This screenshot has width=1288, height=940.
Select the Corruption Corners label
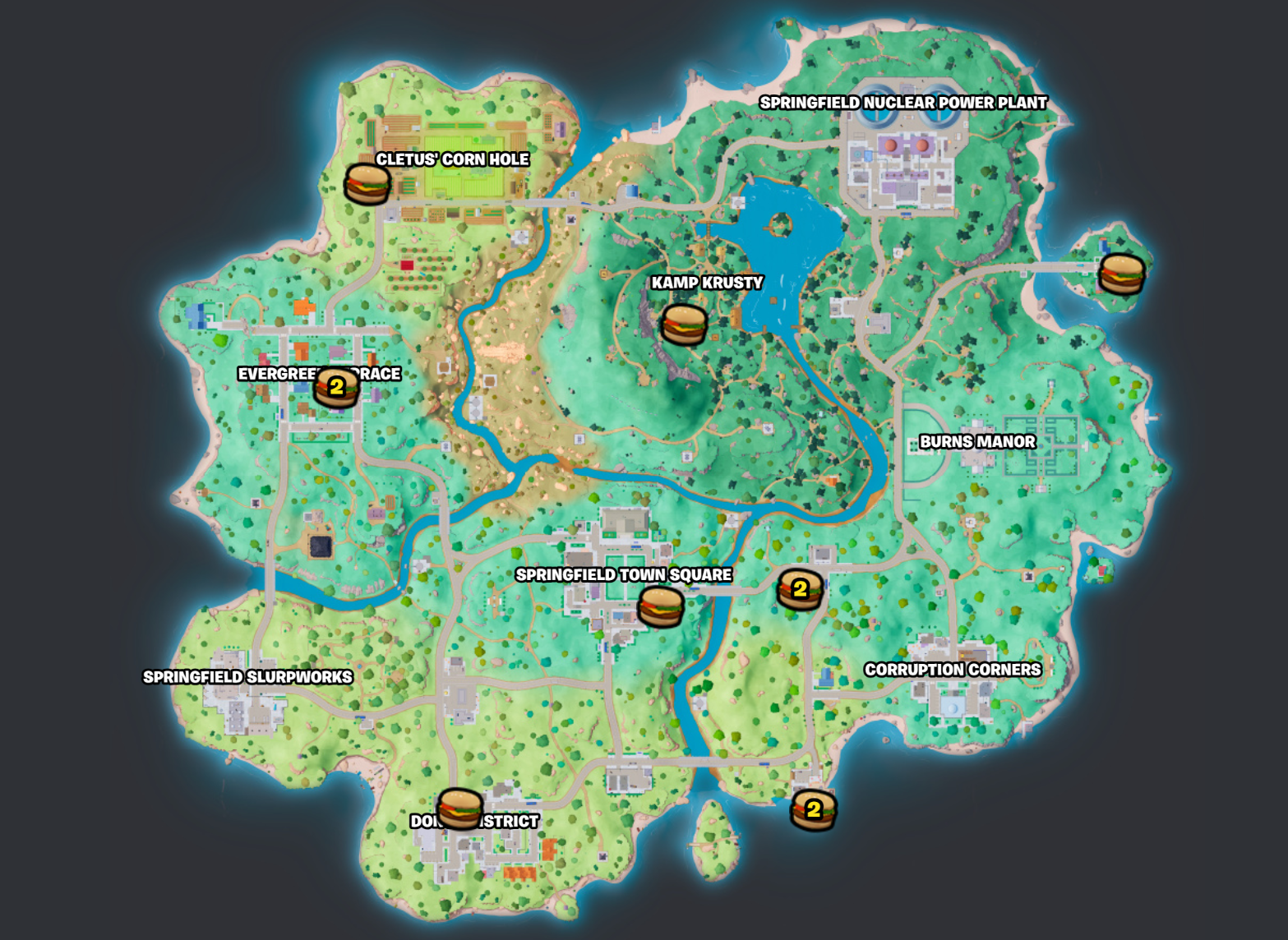(x=955, y=669)
